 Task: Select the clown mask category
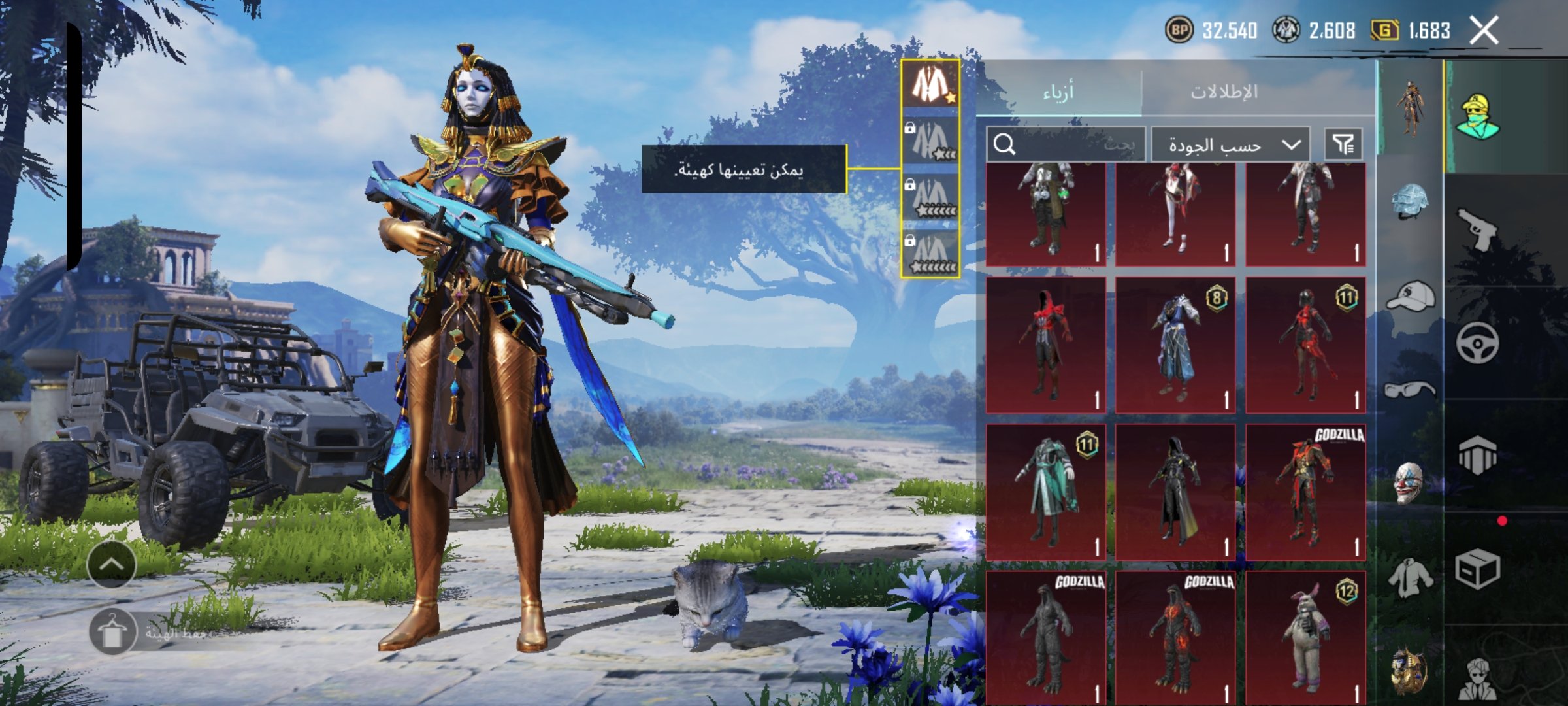(x=1410, y=482)
